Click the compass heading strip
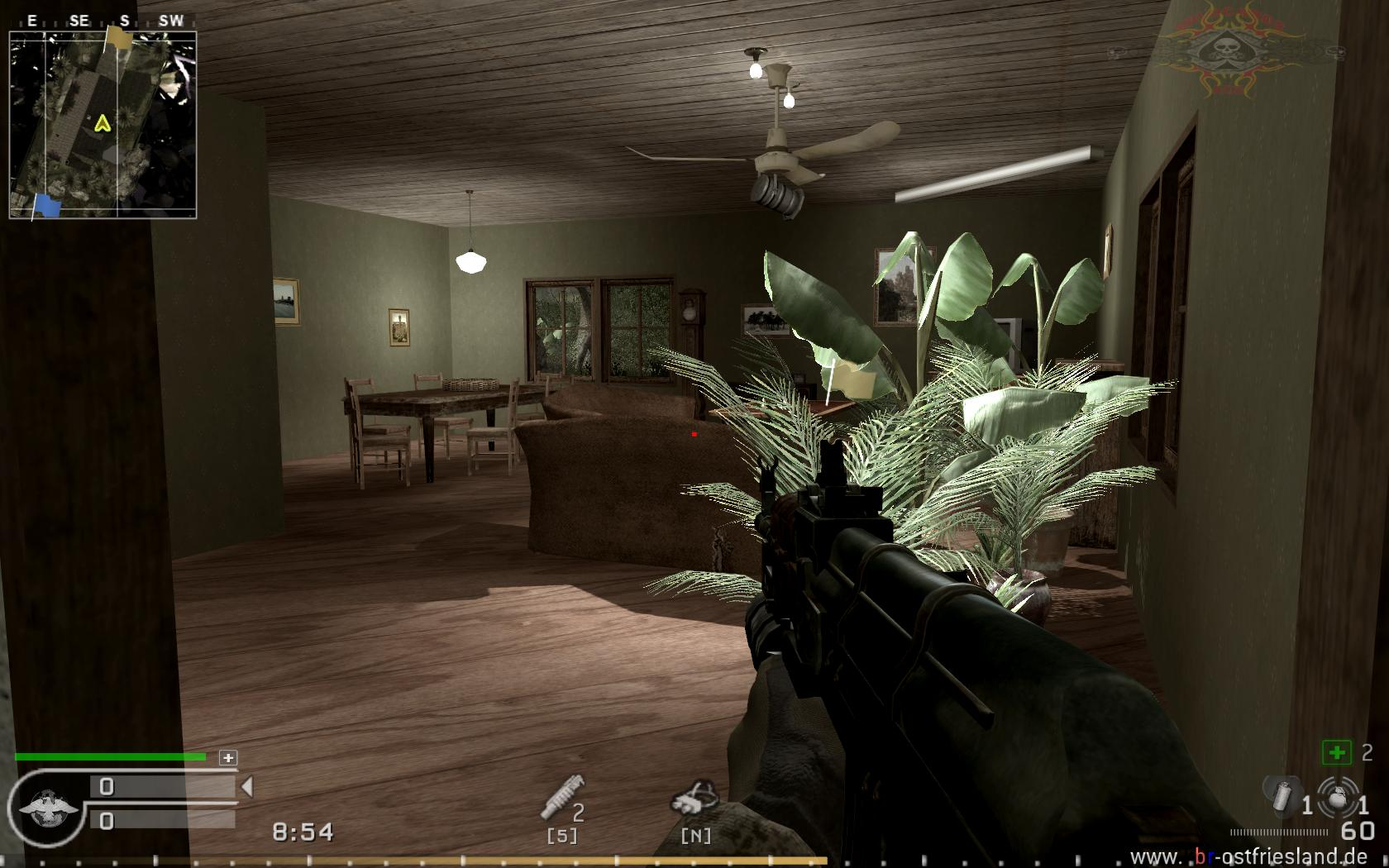 (x=103, y=21)
